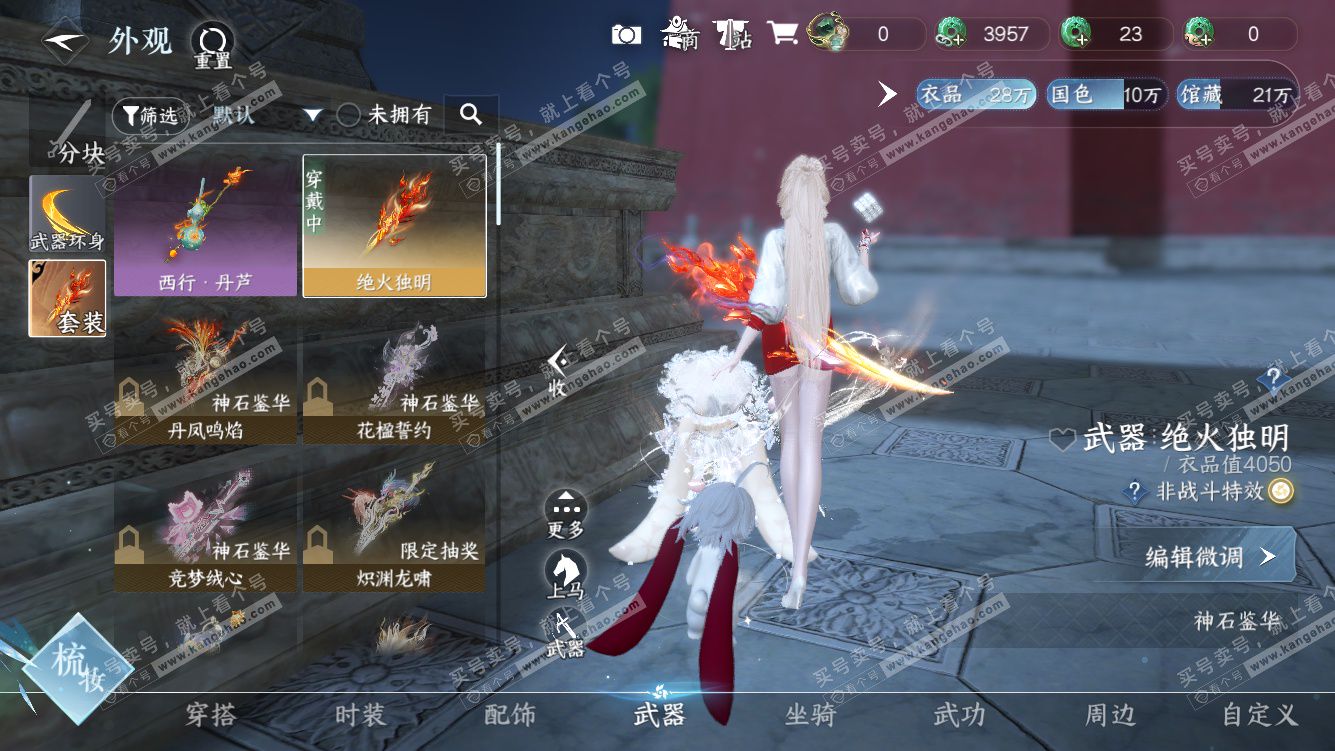Reset appearance with the 重置 button
Screen dimensions: 1335x751
(x=212, y=46)
